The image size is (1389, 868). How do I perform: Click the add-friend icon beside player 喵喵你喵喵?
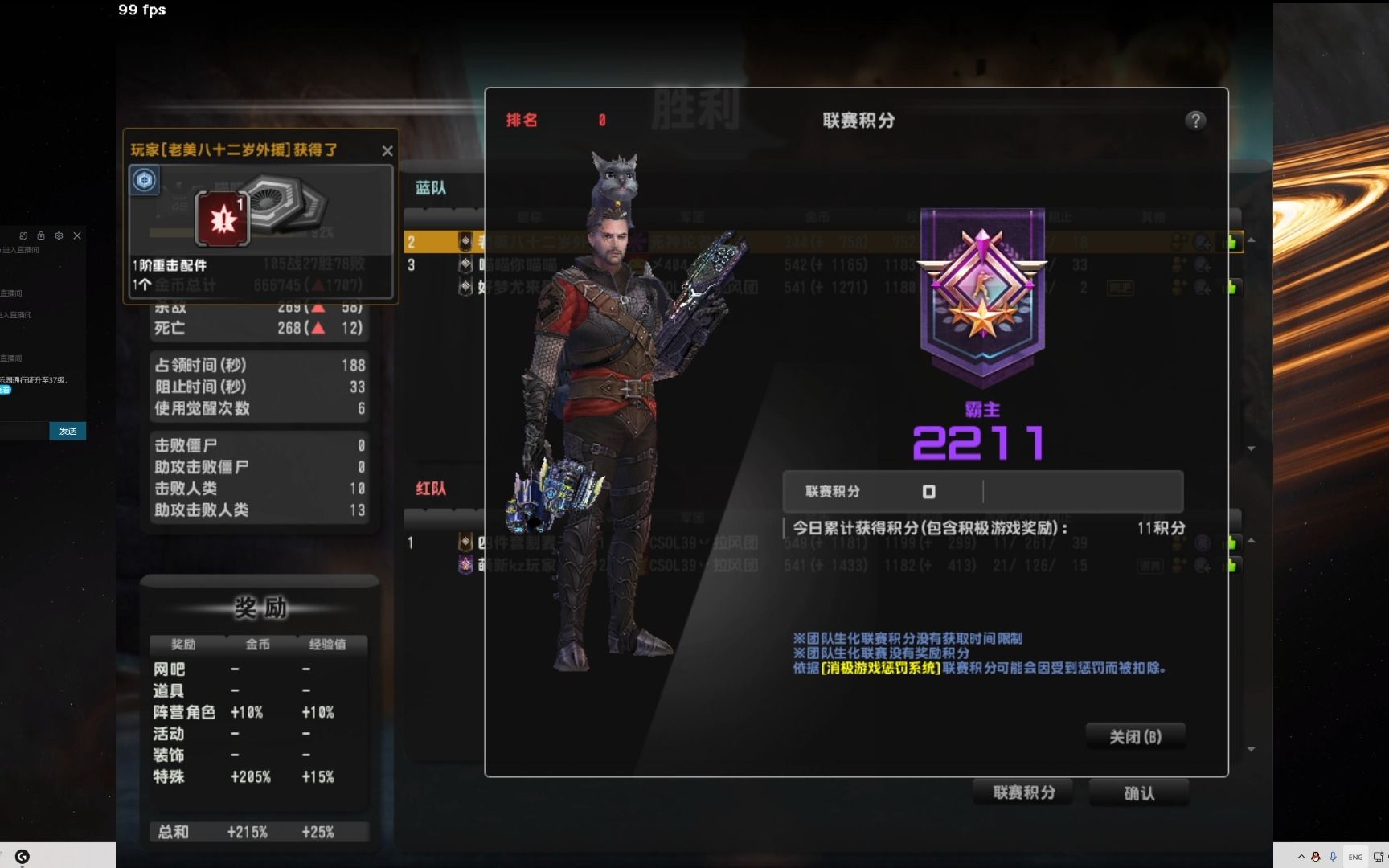(x=1178, y=264)
